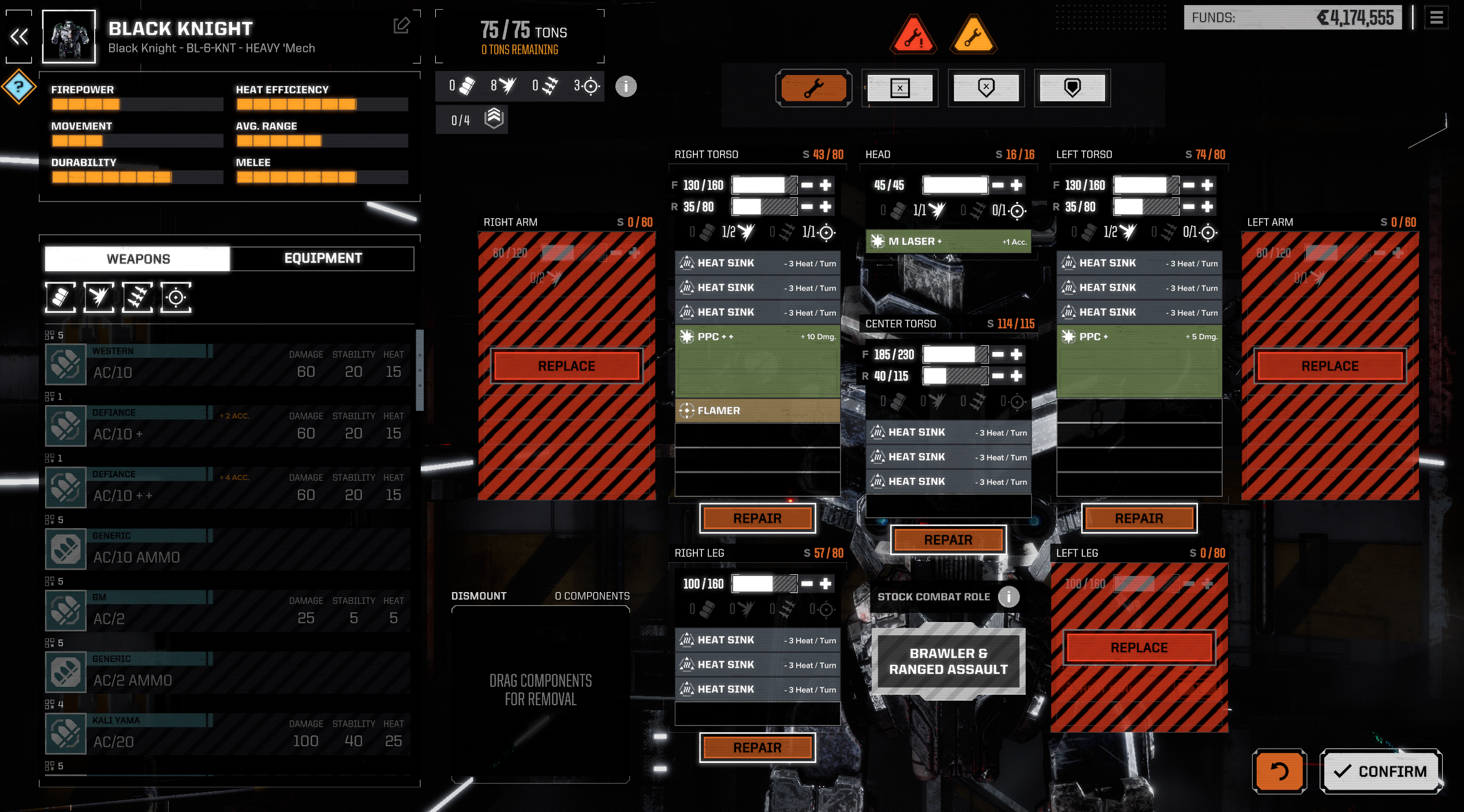Click REPLACE on the Left Leg
The width and height of the screenshot is (1464, 812).
pos(1138,647)
